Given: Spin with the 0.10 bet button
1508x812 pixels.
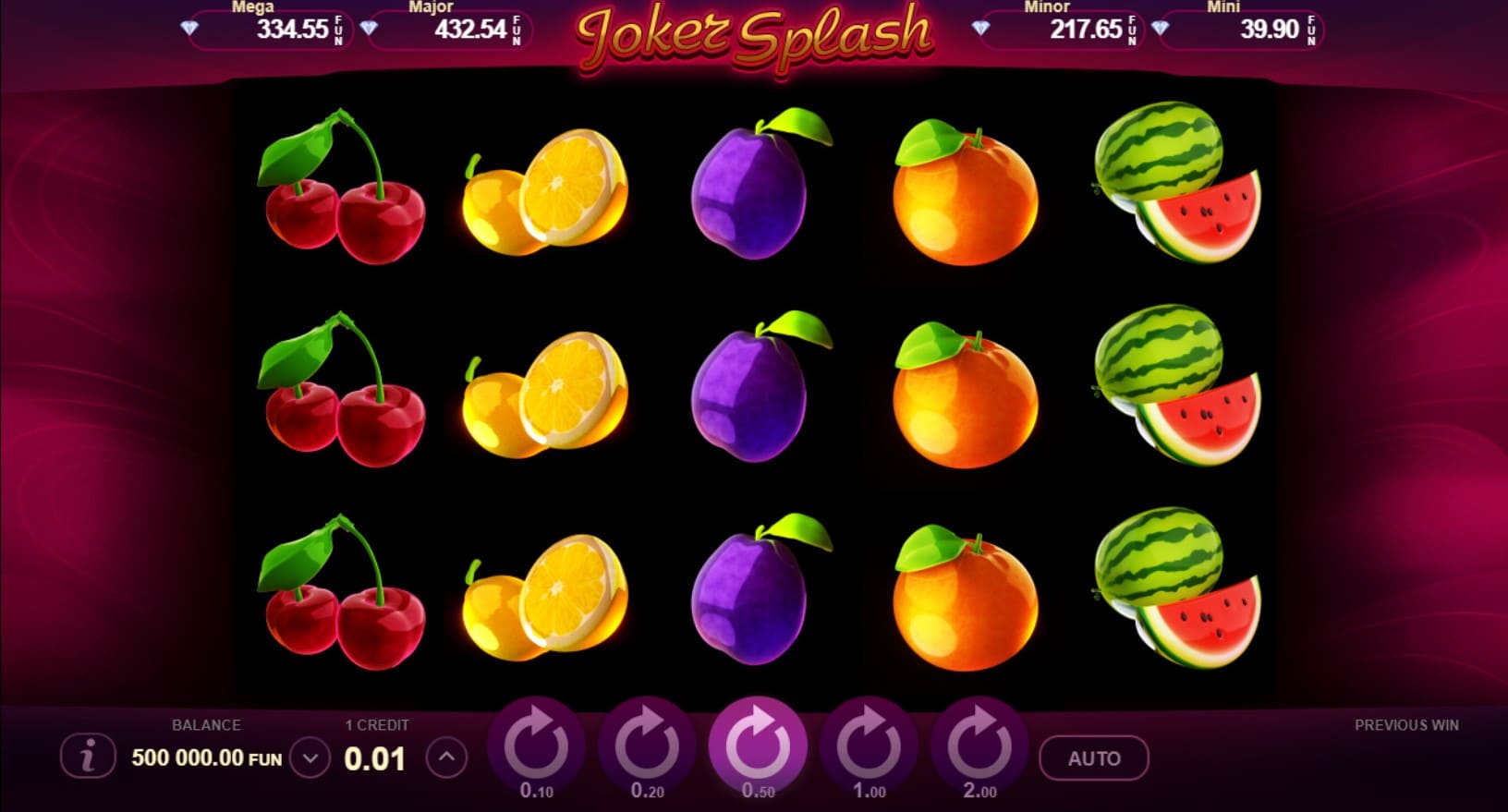Looking at the screenshot, I should (x=536, y=745).
